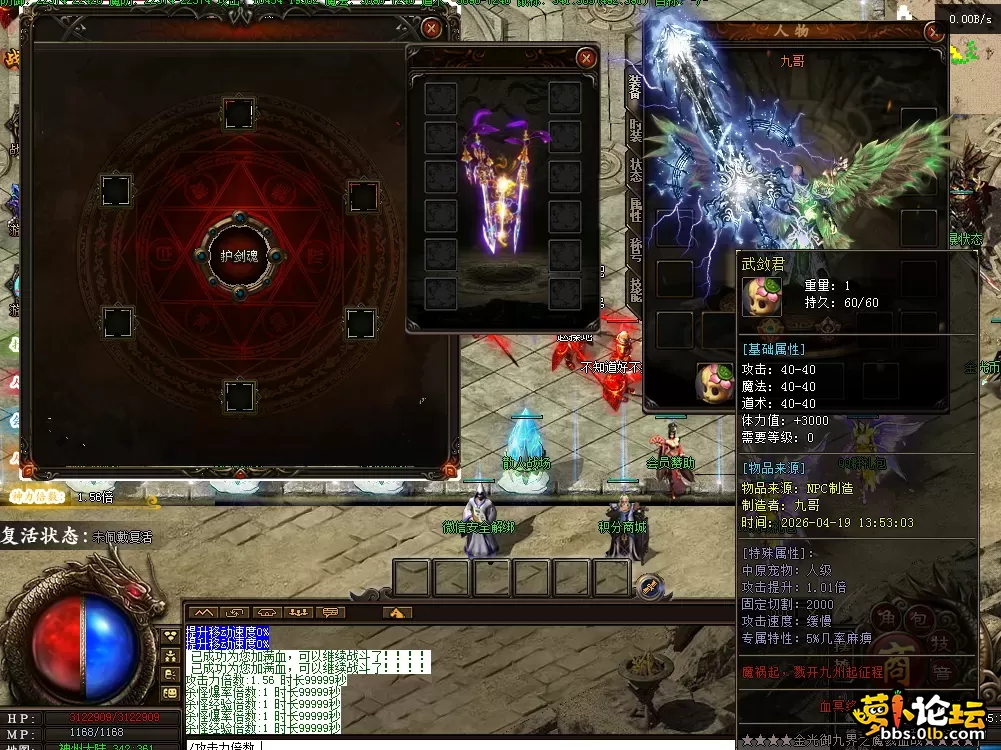Close the character (人物) panel

point(935,32)
